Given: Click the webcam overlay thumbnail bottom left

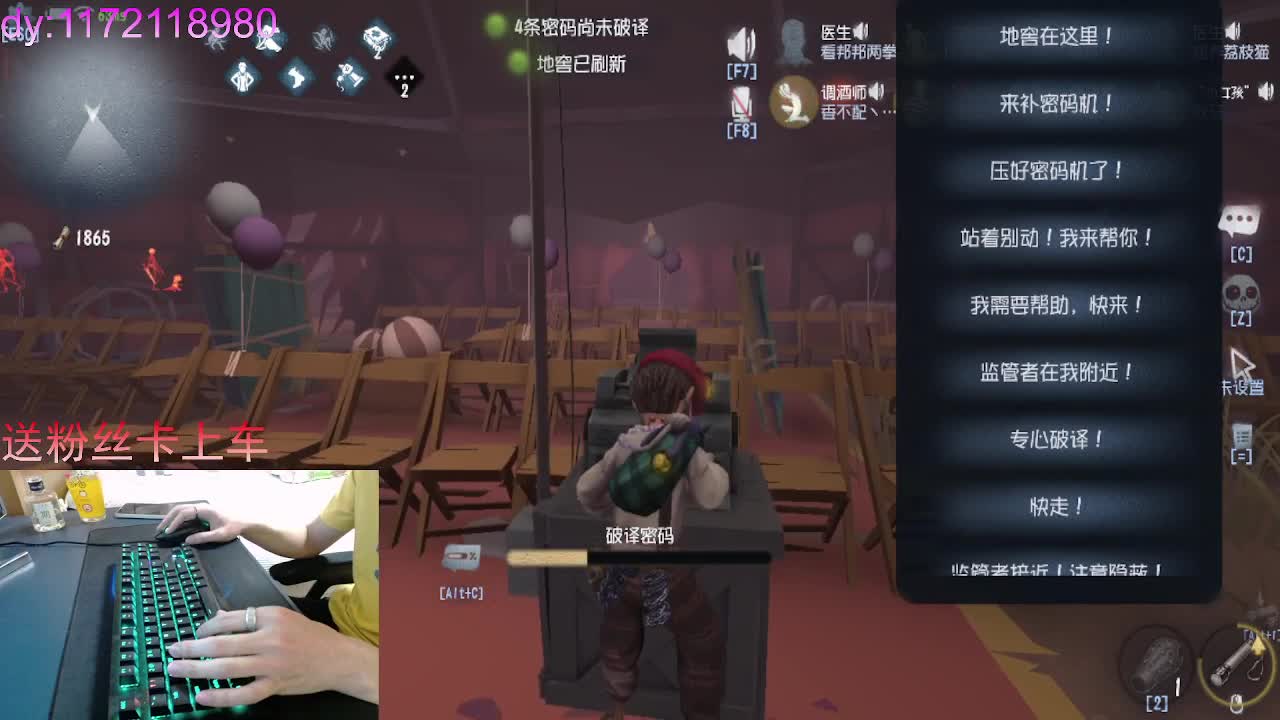Looking at the screenshot, I should click(190, 595).
